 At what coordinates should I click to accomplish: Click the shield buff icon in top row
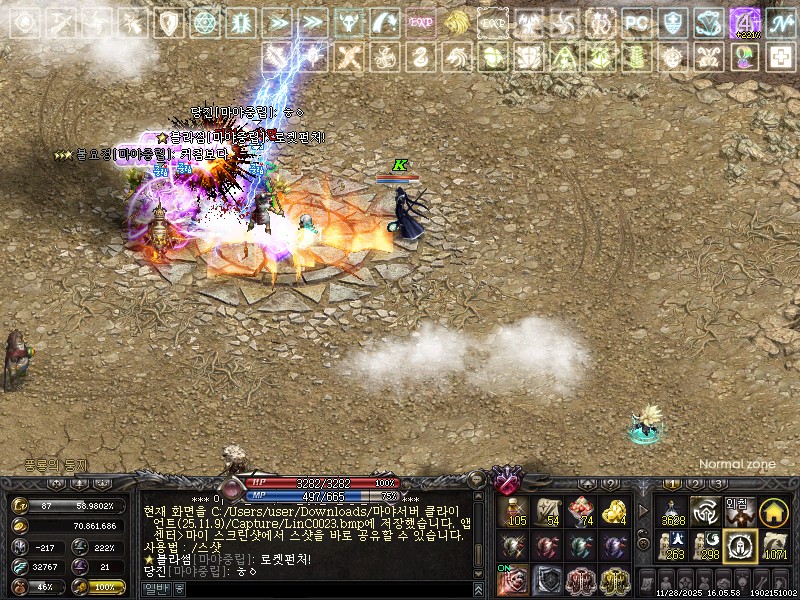(x=169, y=22)
